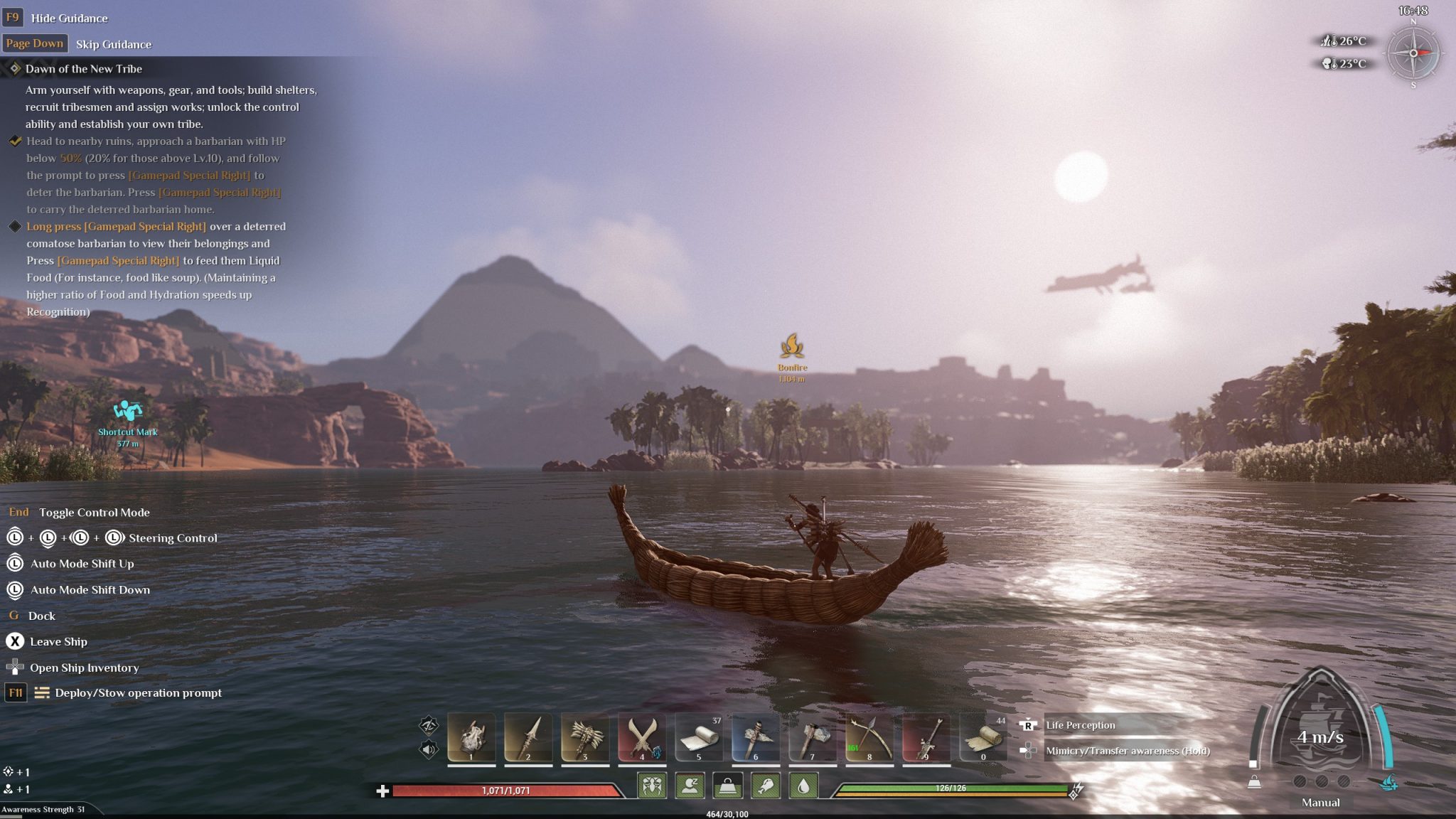This screenshot has height=819, width=1456.
Task: Select the skull mask in hotbar slot 1
Action: [x=471, y=737]
